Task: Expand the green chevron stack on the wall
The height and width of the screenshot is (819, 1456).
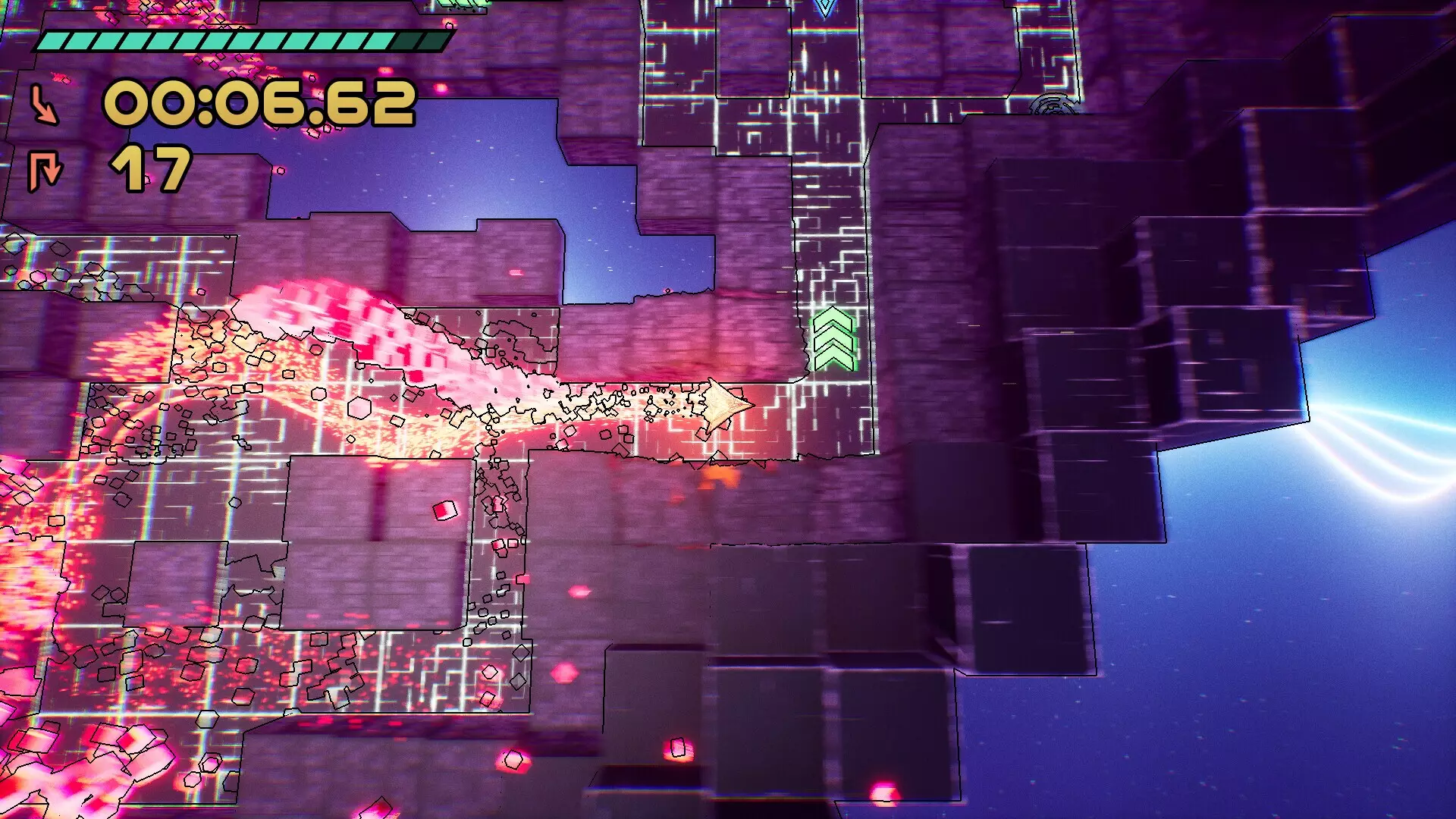Action: tap(832, 336)
